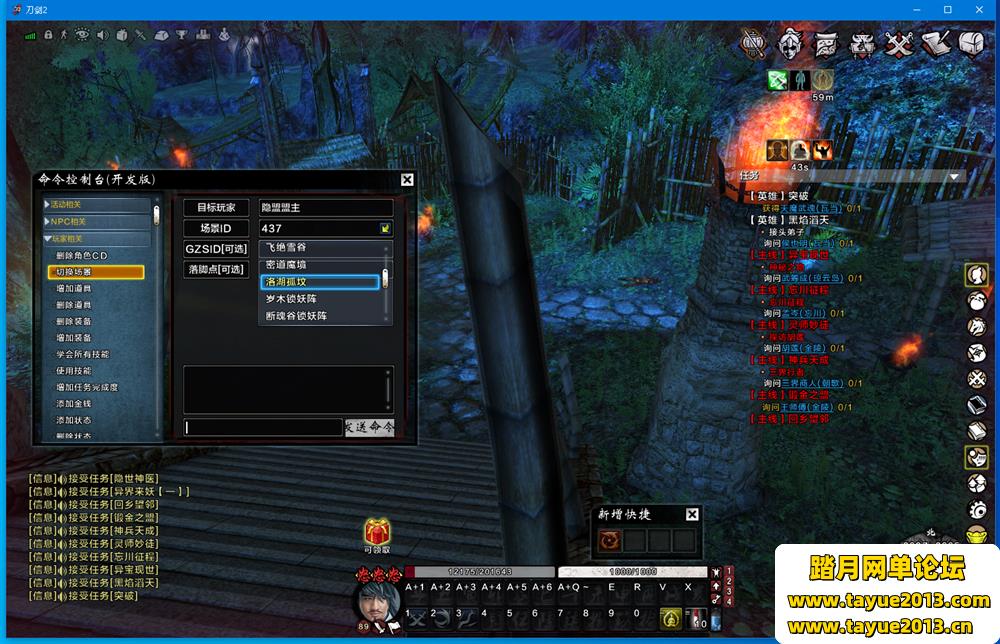Screen dimensions: 1000x644
Task: Click the 发送命令 send button
Action: click(x=369, y=427)
